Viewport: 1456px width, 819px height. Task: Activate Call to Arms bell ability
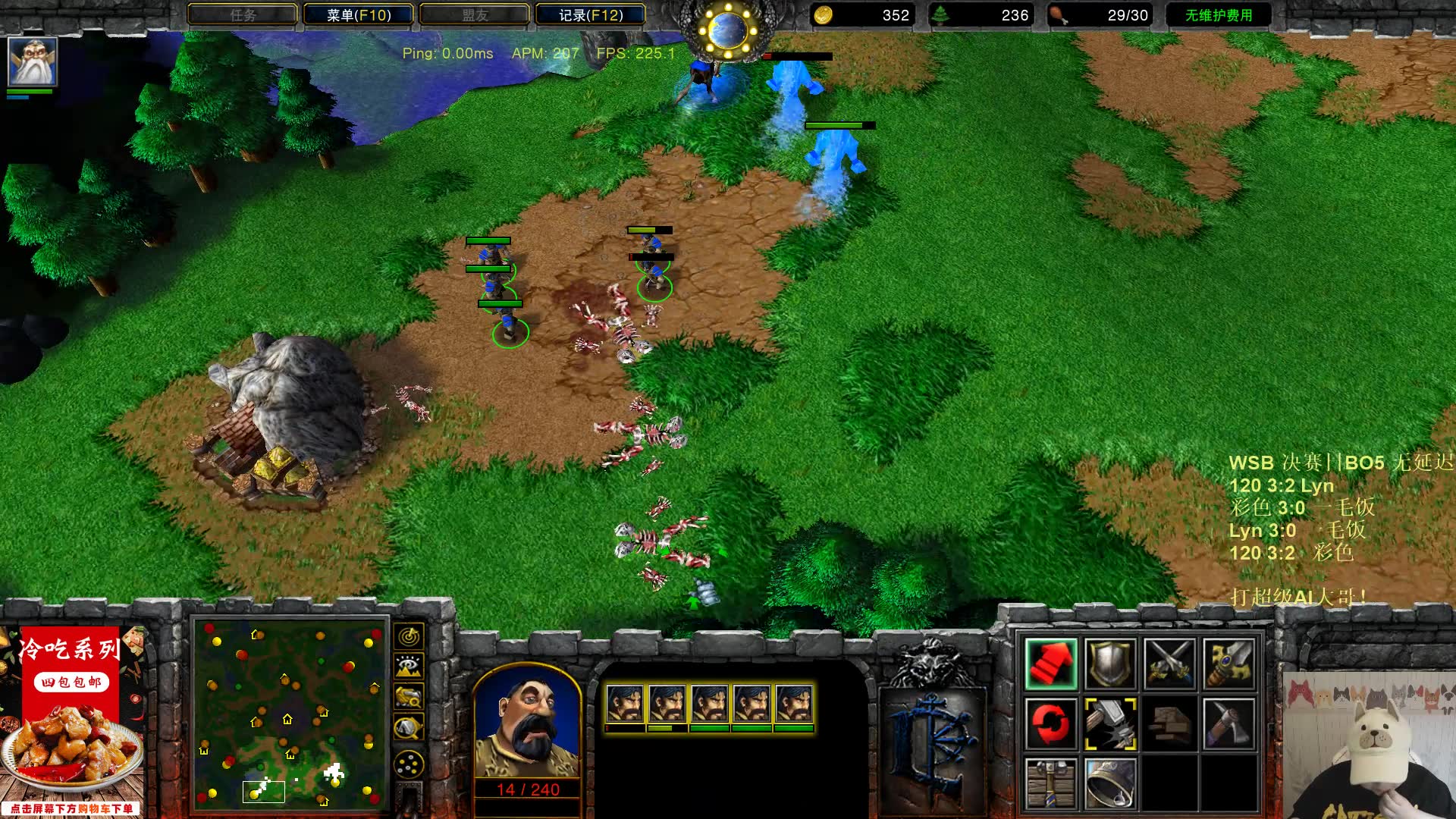1109,783
